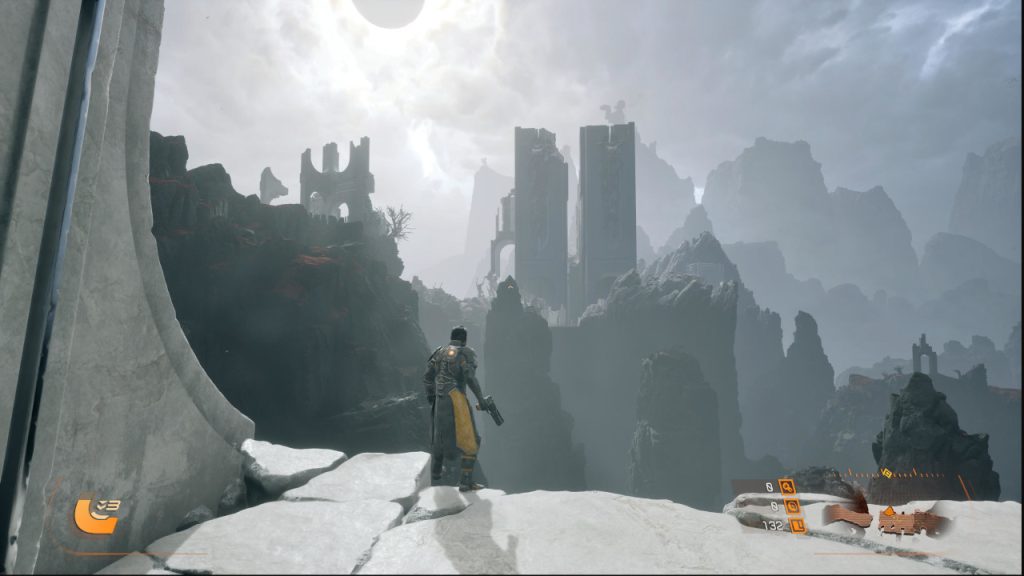Click the round orange resource icon
Viewport: 1024px width, 576px height.
click(791, 506)
